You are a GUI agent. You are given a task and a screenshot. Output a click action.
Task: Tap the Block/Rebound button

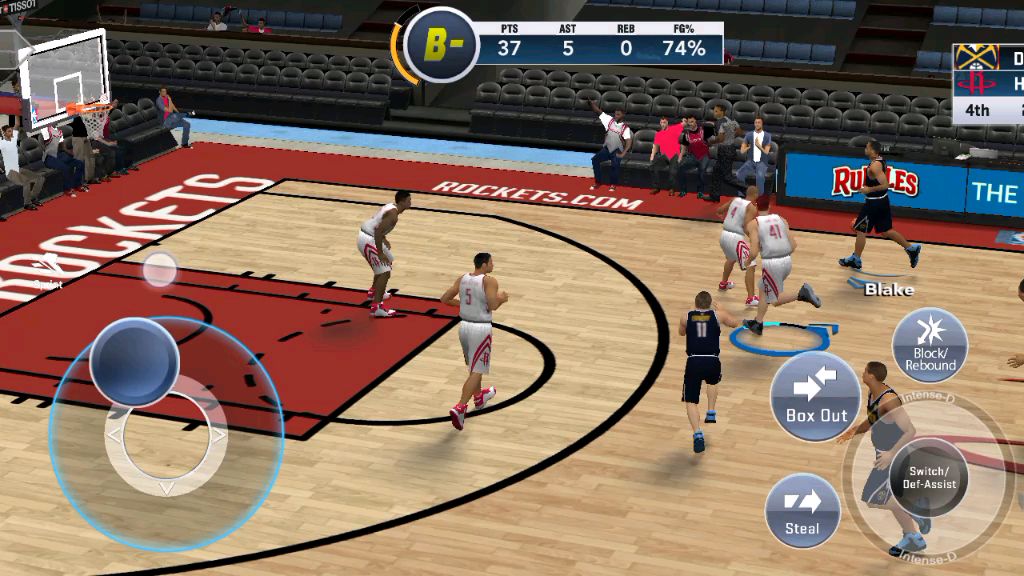pyautogui.click(x=929, y=345)
